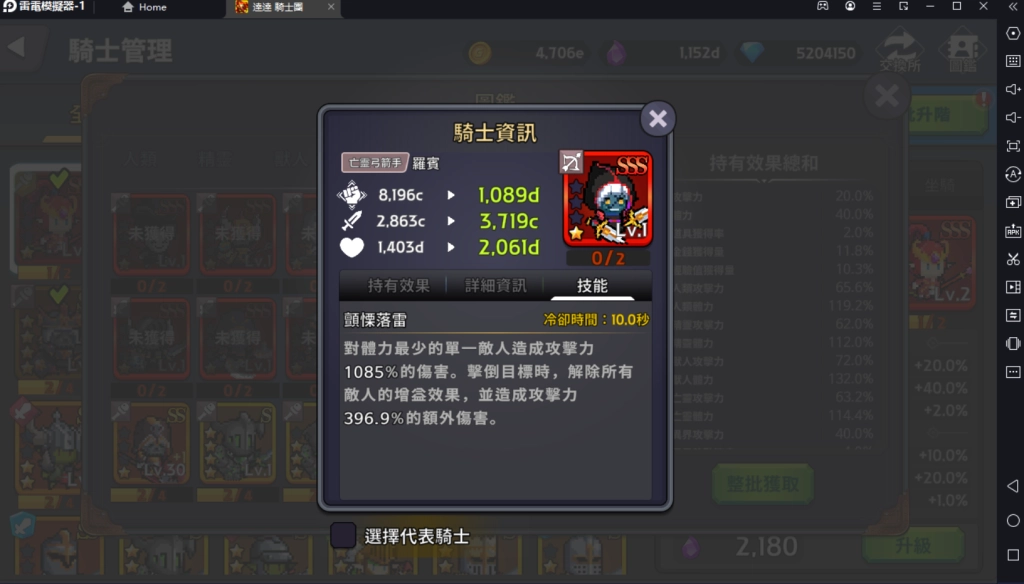Viewport: 1024px width, 584px height.
Task: Open the 交換所 exchange
Action: 900,50
